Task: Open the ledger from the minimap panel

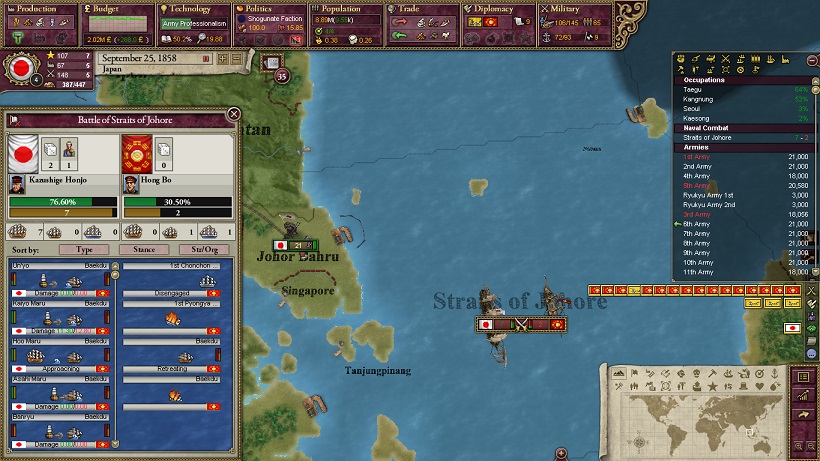Action: (802, 377)
